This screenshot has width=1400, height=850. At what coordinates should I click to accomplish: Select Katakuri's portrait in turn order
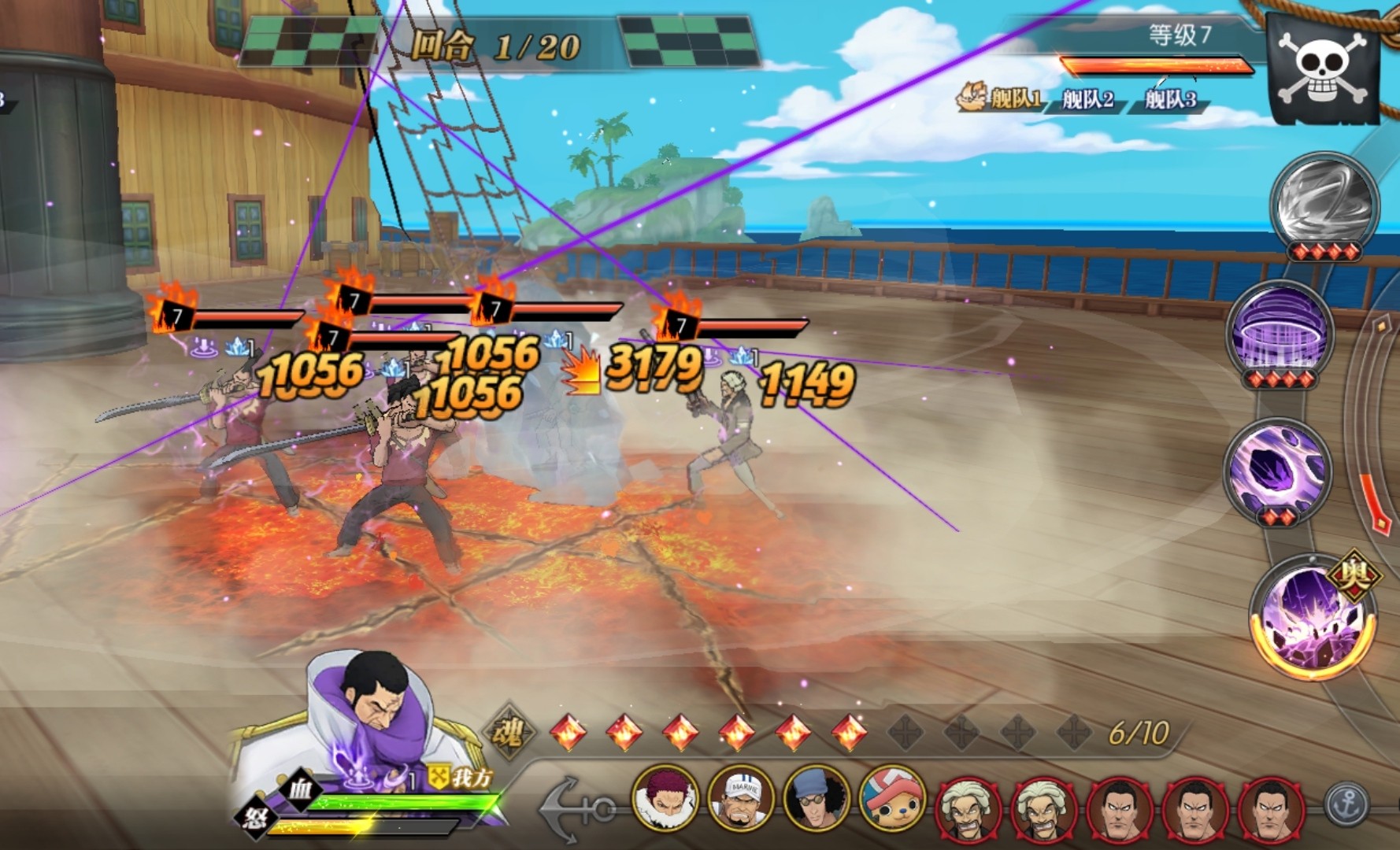click(665, 800)
